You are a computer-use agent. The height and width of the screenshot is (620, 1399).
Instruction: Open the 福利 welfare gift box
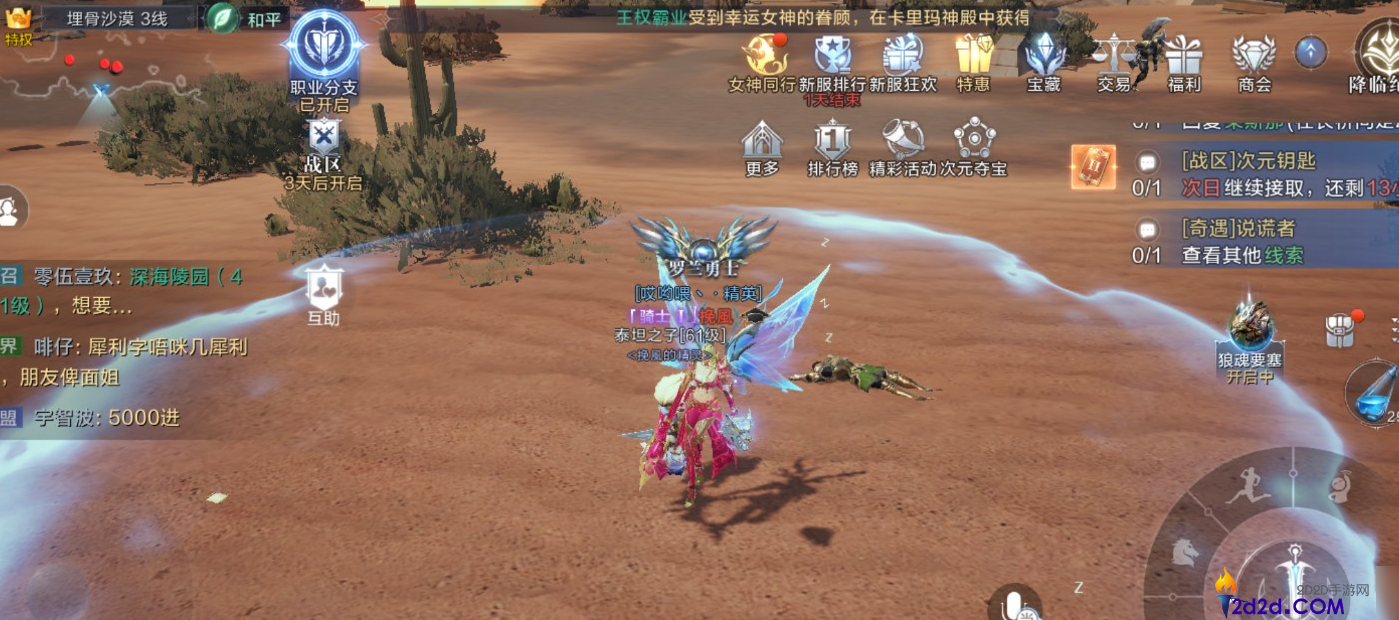click(x=1184, y=57)
